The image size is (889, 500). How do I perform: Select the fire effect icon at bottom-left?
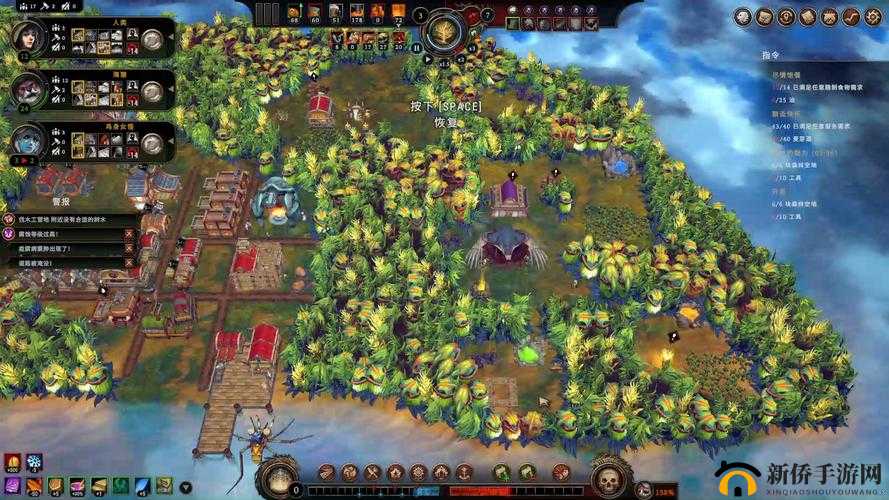point(12,462)
